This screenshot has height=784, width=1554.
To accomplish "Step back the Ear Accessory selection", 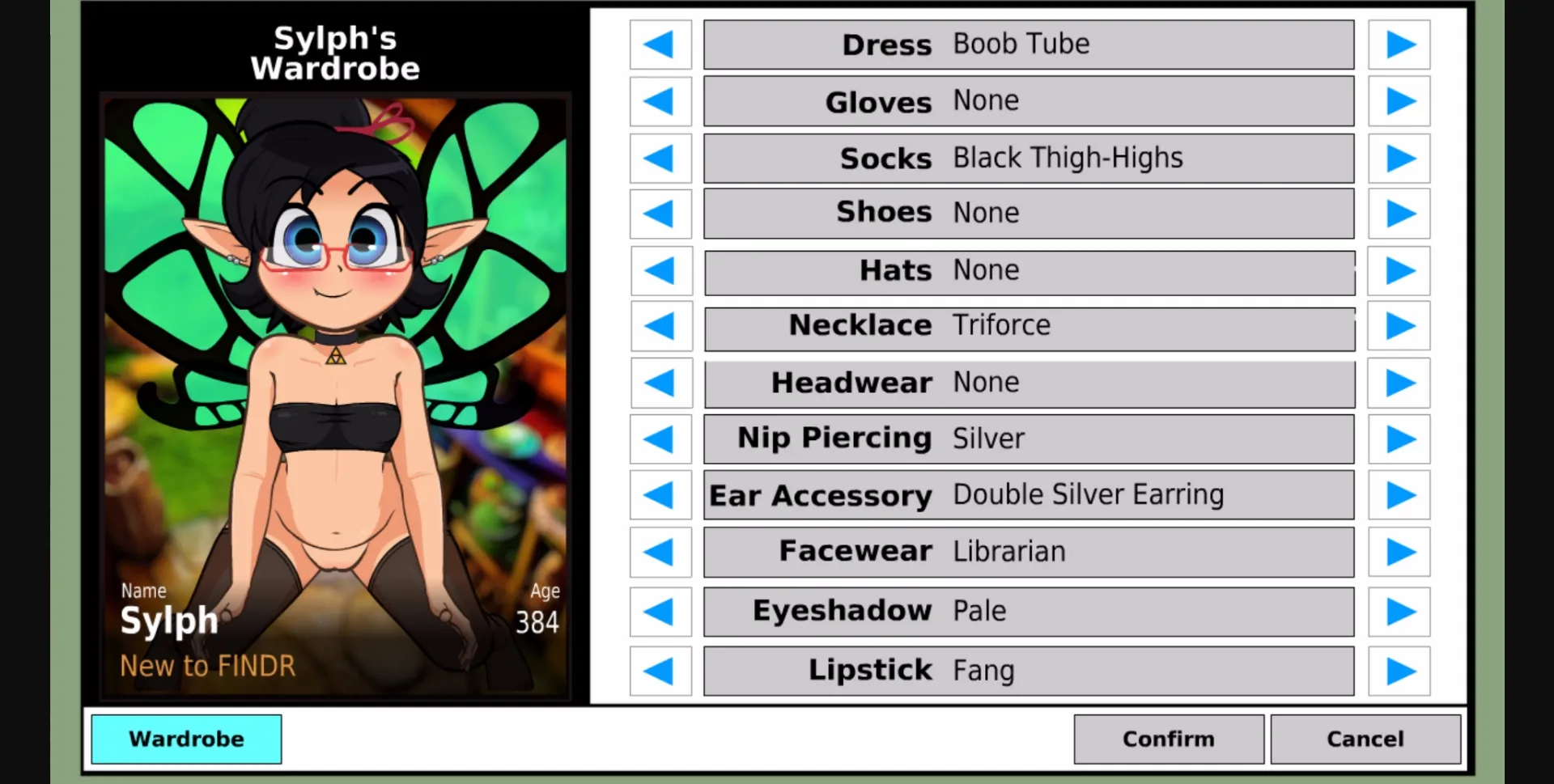I will tap(660, 494).
